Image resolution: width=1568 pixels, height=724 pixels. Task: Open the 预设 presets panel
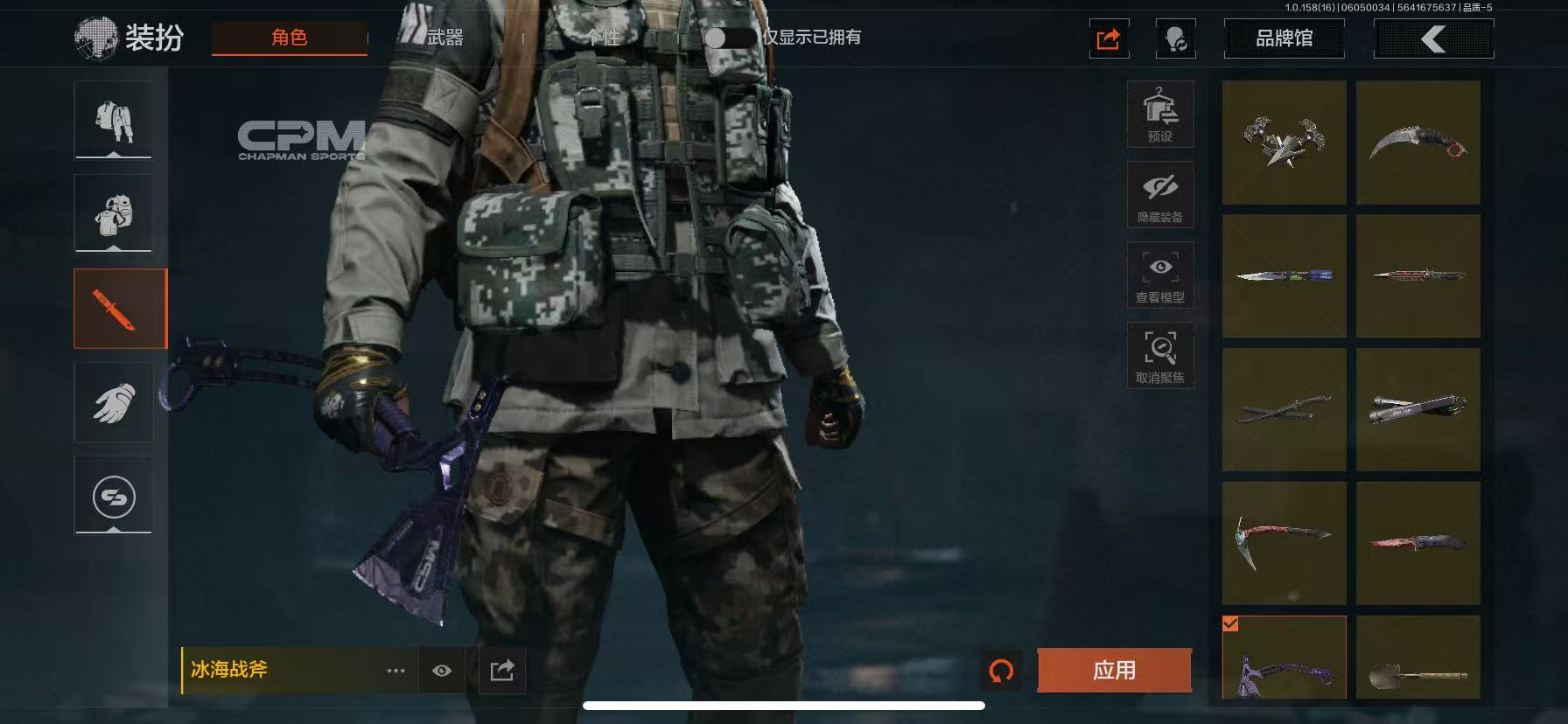click(x=1160, y=115)
